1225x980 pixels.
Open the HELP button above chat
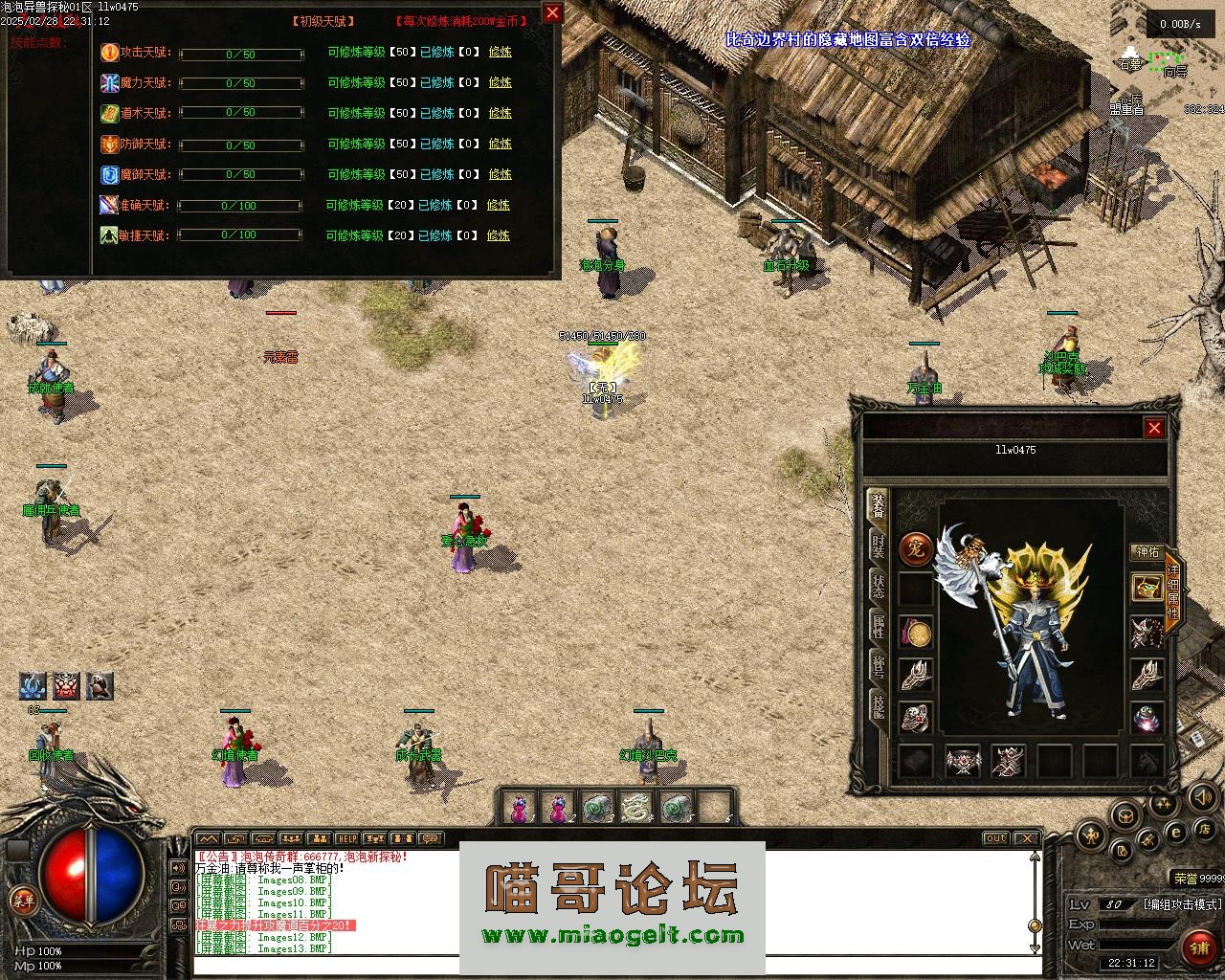pyautogui.click(x=345, y=838)
